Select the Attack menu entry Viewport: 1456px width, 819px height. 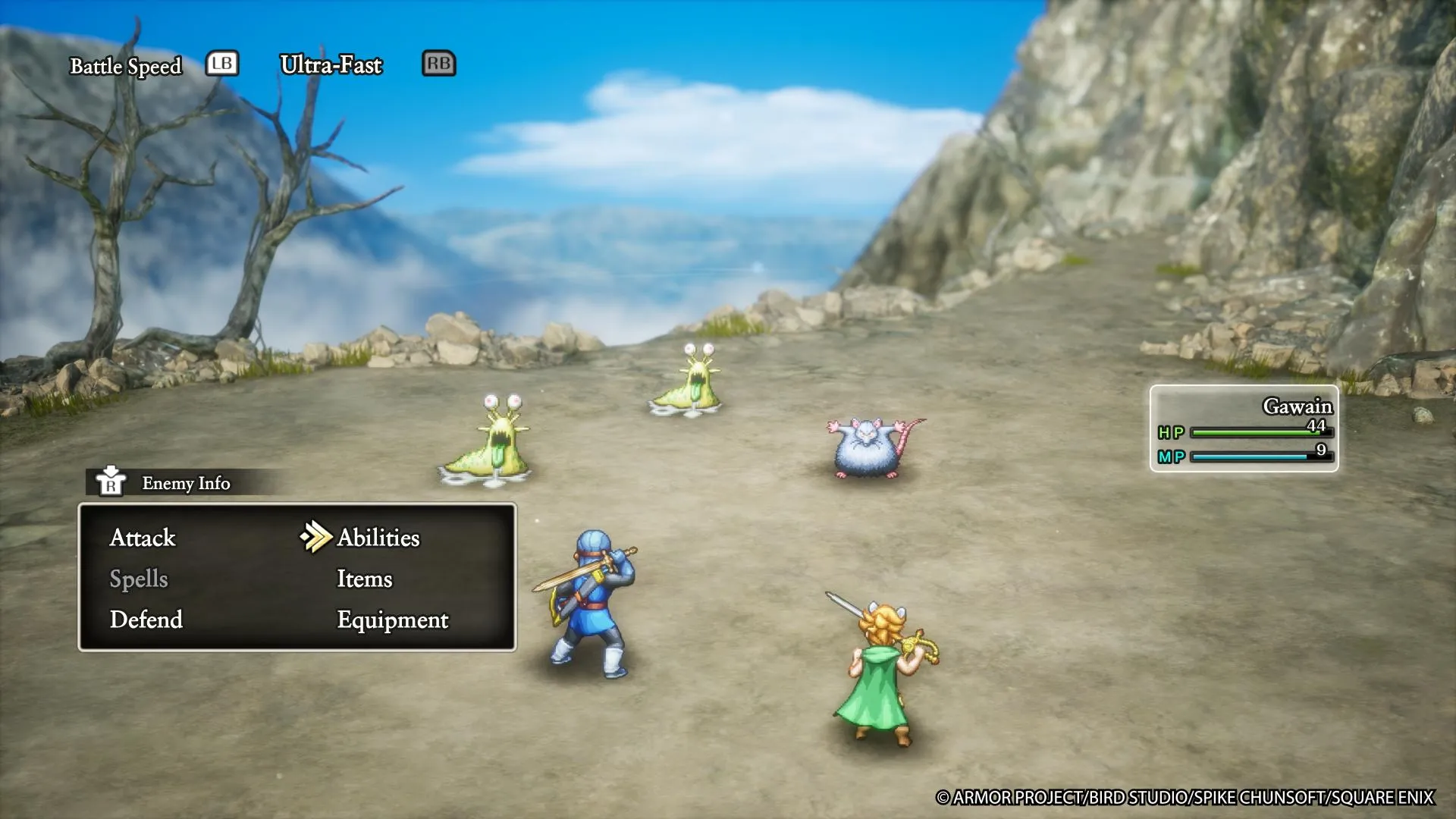143,538
